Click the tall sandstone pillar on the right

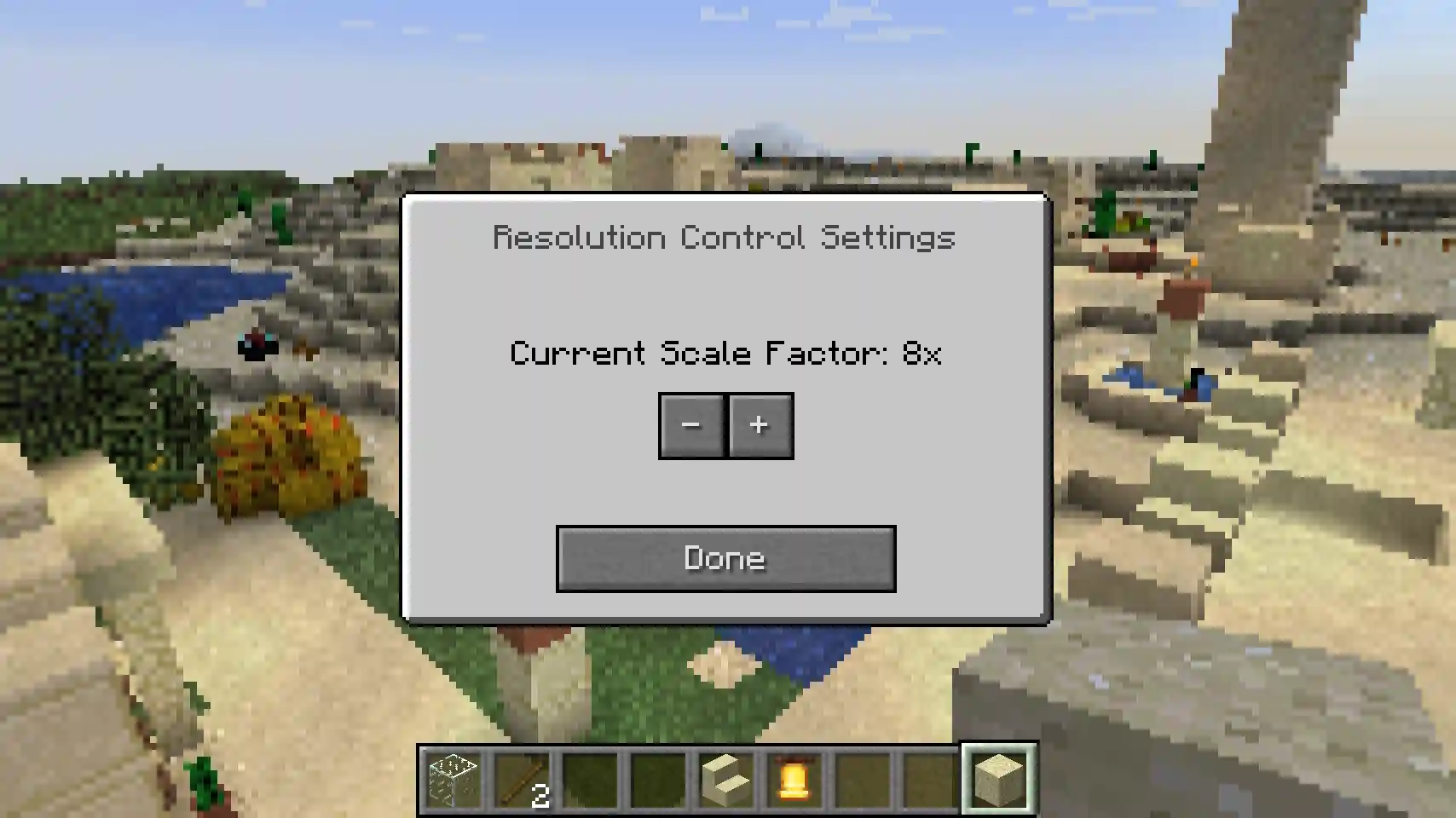tap(1270, 102)
